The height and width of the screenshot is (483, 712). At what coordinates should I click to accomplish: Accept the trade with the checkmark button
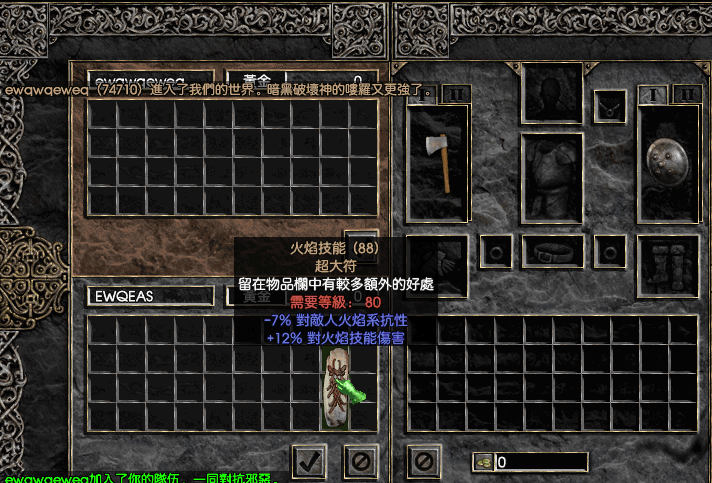(x=309, y=461)
